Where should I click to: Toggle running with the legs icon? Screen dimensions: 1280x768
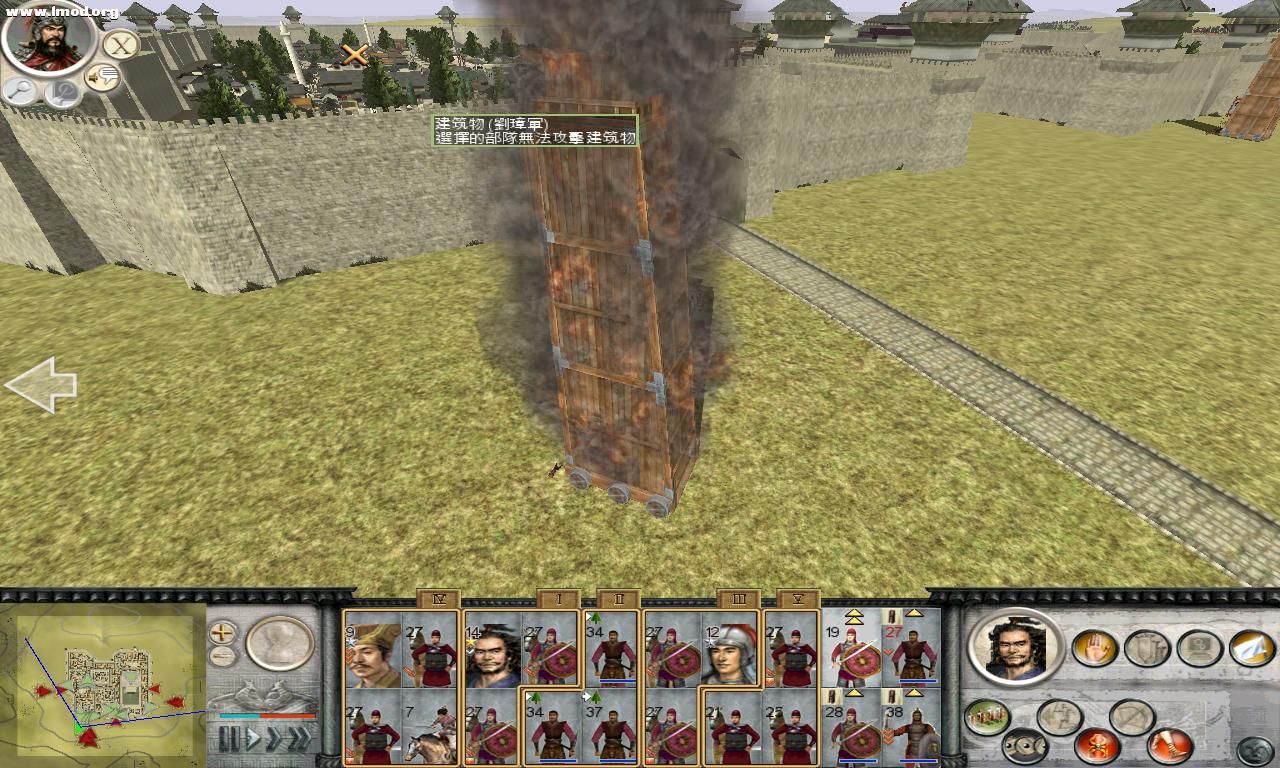point(1169,744)
